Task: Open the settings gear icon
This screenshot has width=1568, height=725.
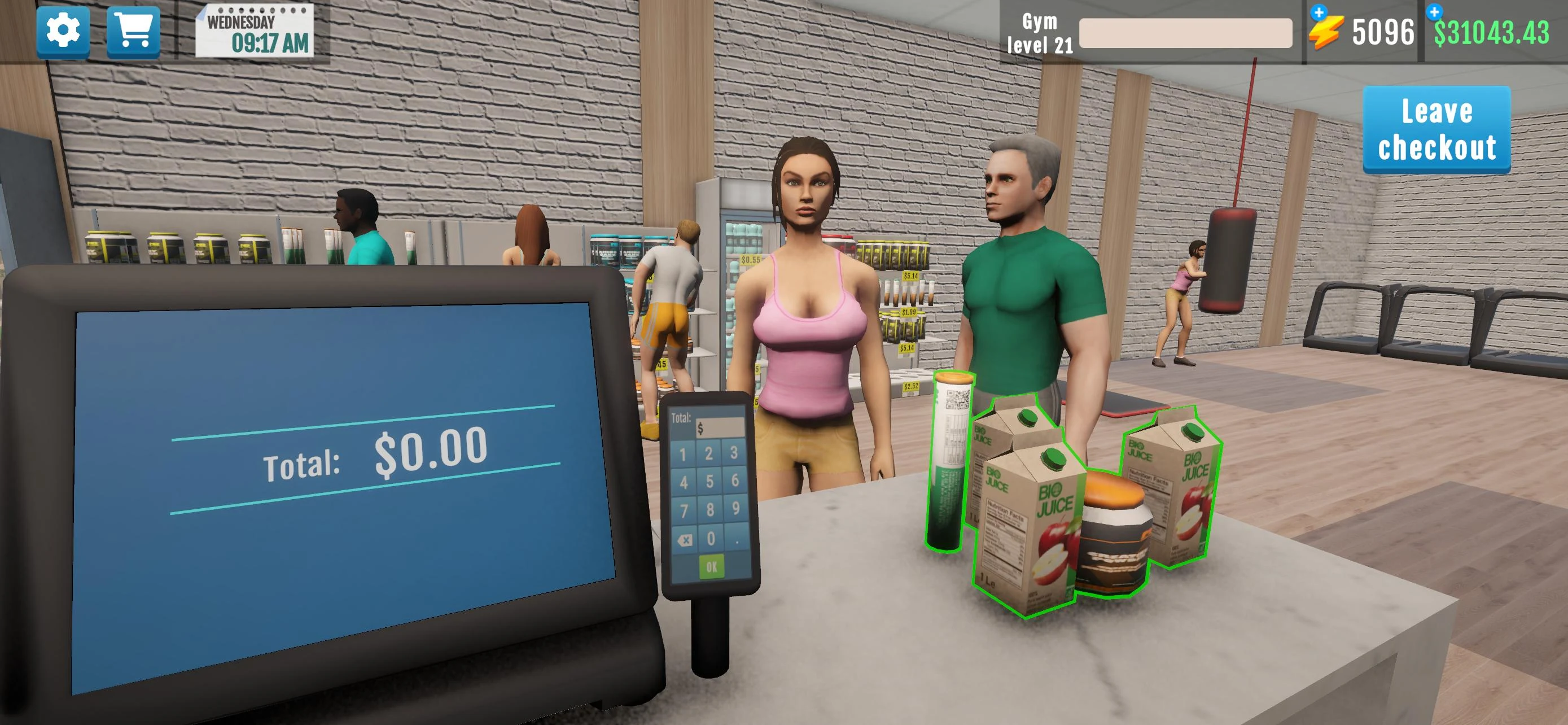Action: pos(63,32)
